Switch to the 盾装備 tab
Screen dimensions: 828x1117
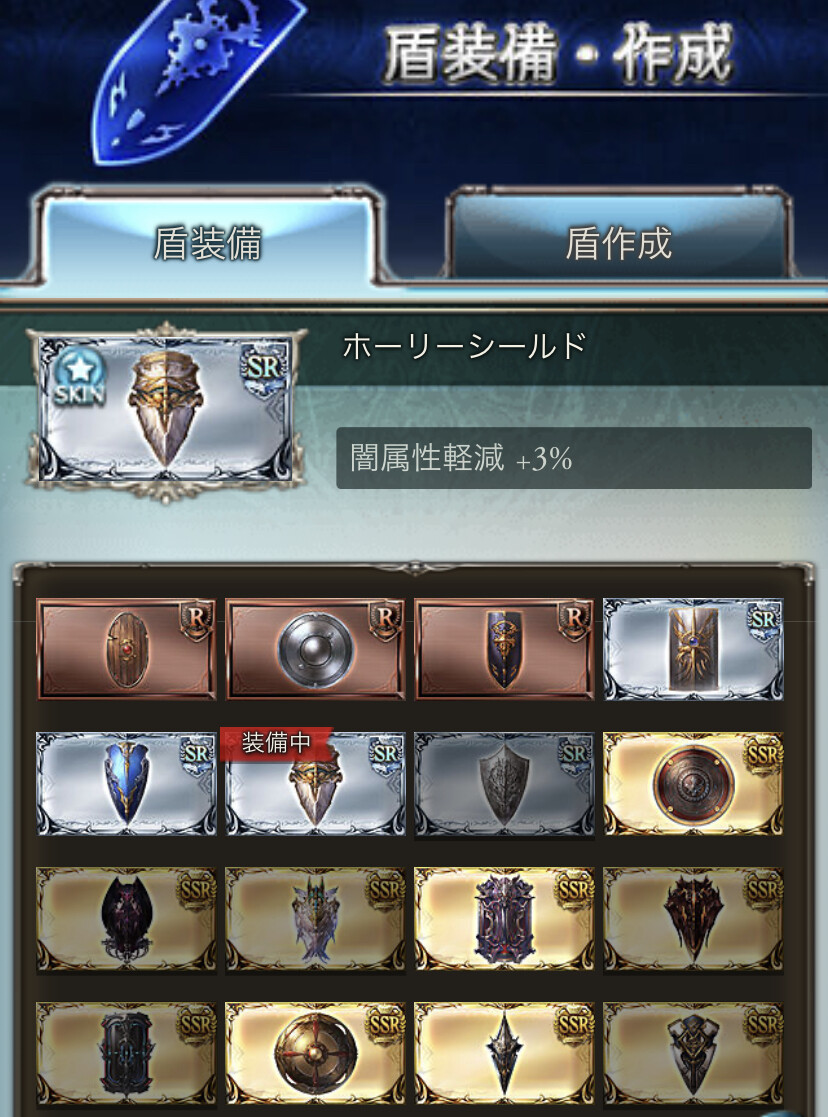[x=207, y=243]
